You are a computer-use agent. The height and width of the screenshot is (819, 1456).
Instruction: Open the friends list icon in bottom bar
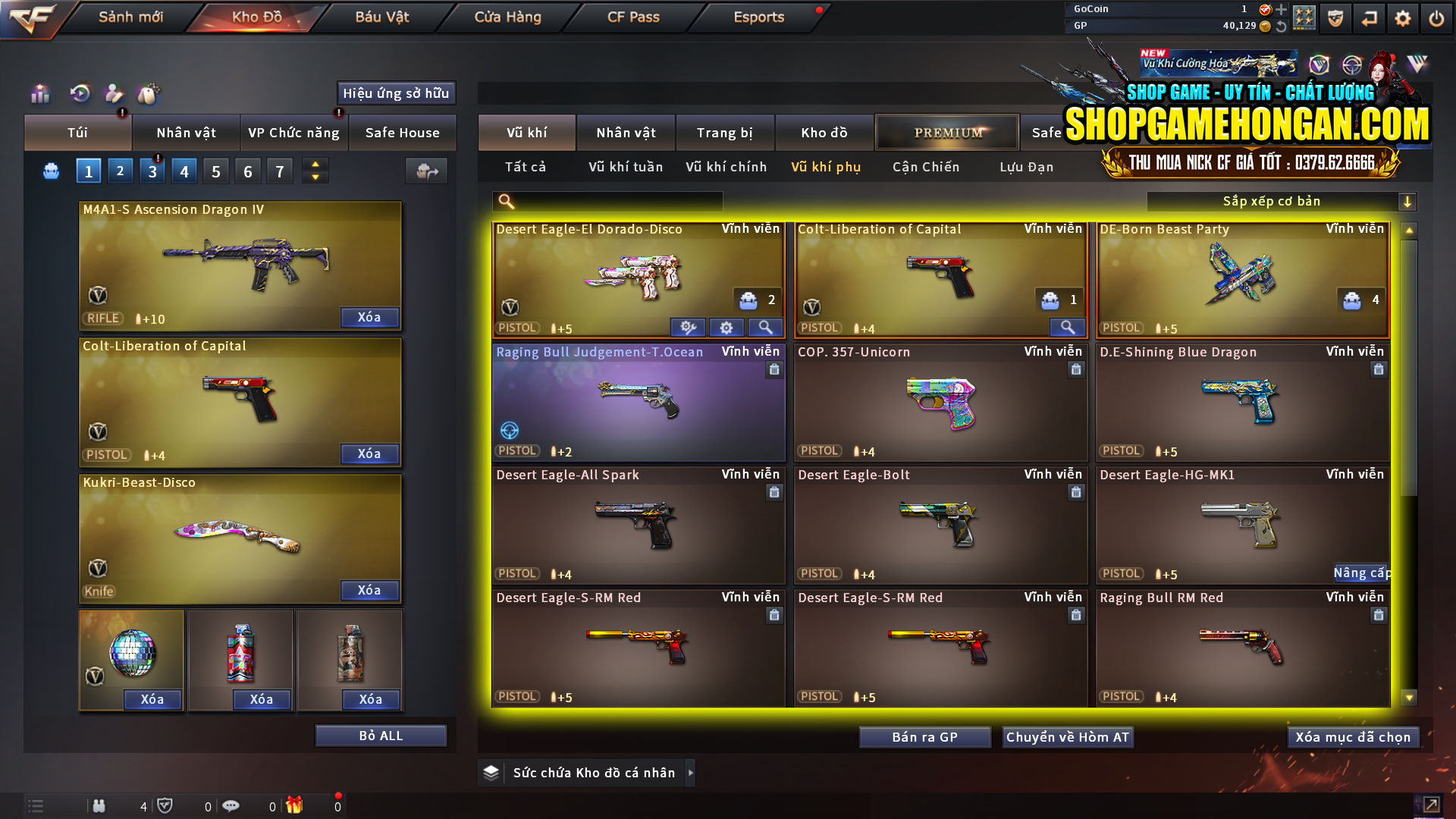tap(99, 806)
